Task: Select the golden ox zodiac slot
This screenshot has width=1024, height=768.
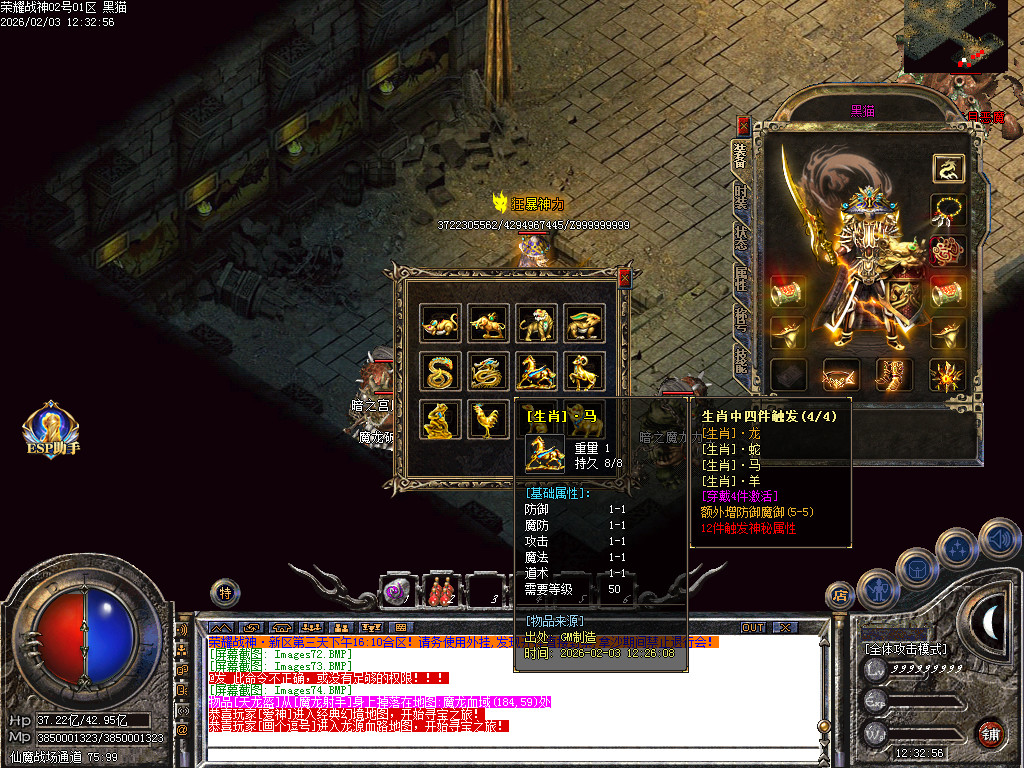Action: click(x=488, y=323)
